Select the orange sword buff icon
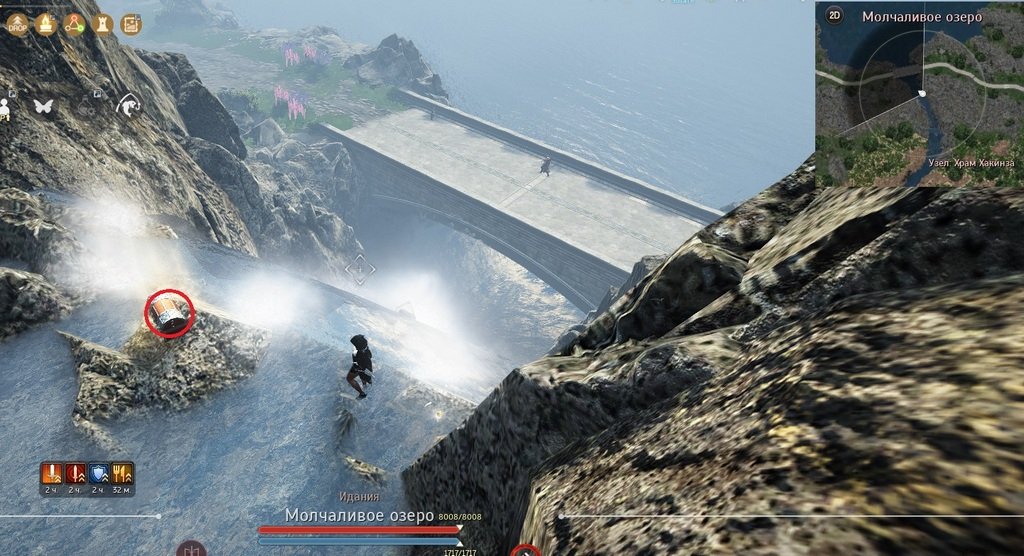Screen dimensions: 1024x556 coord(51,473)
